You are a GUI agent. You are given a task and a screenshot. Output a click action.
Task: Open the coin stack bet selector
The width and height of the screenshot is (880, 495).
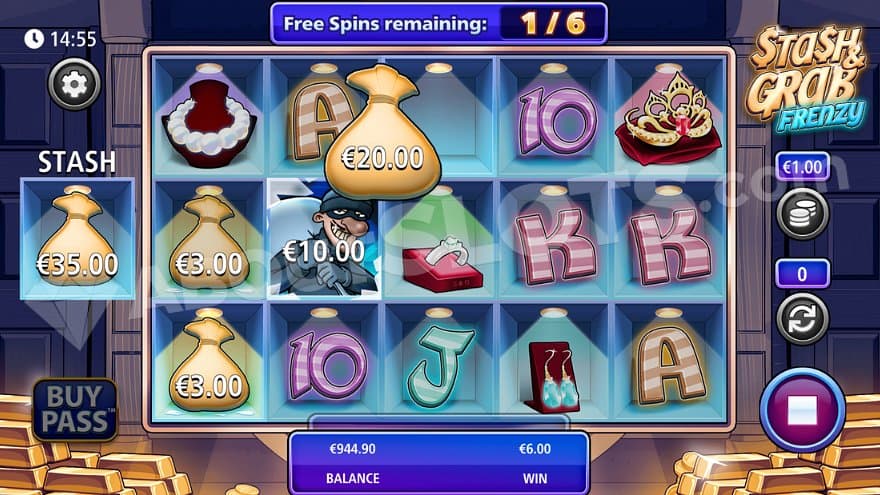point(802,213)
